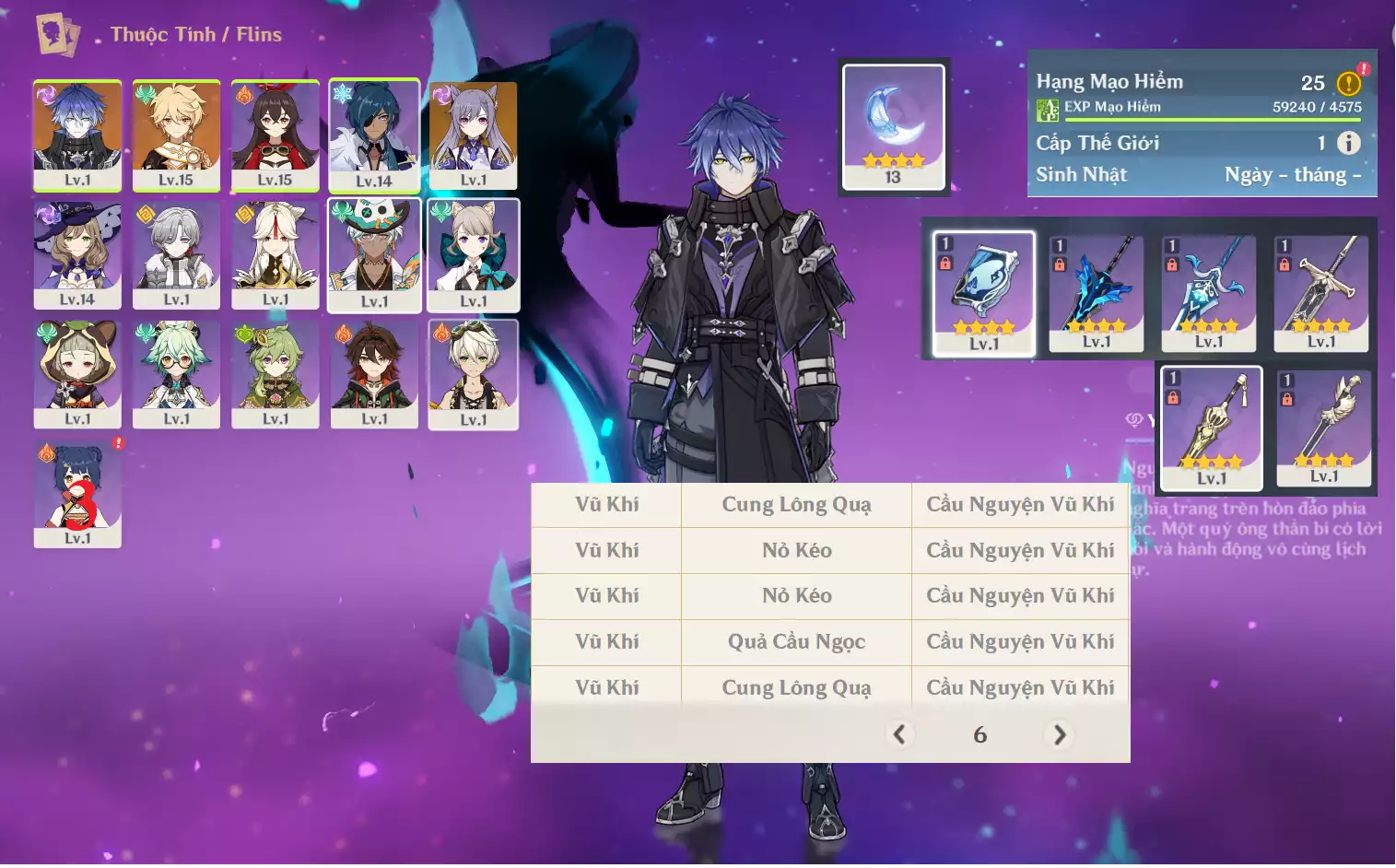Open Xiangling's portrait with the red alert
Image resolution: width=1396 pixels, height=868 pixels.
click(x=77, y=494)
